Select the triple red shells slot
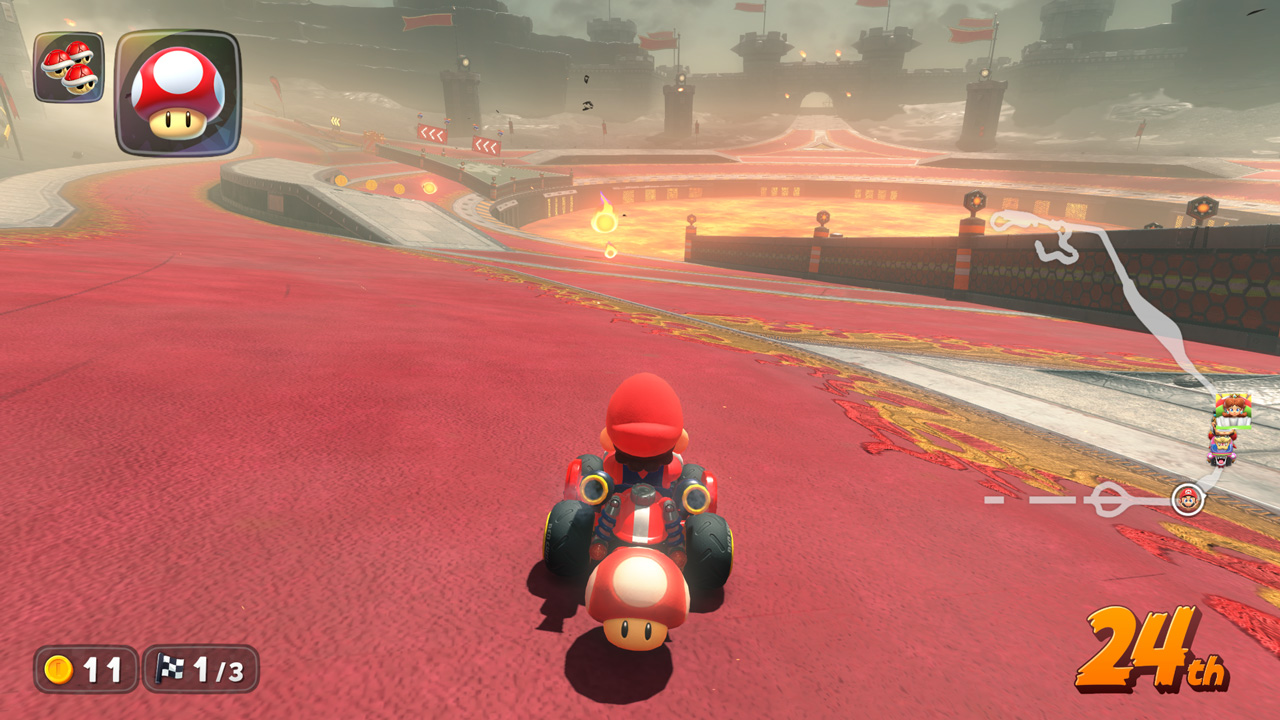This screenshot has width=1280, height=720. tap(68, 67)
